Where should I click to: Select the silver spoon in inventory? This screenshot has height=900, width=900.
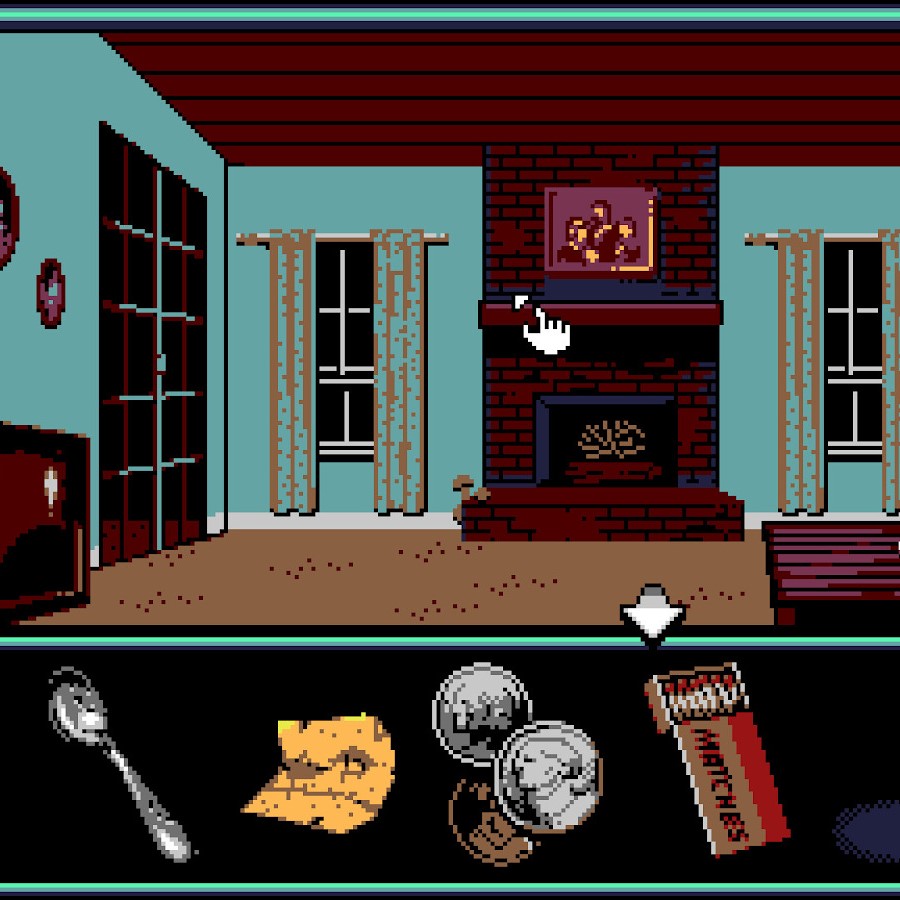coord(115,758)
